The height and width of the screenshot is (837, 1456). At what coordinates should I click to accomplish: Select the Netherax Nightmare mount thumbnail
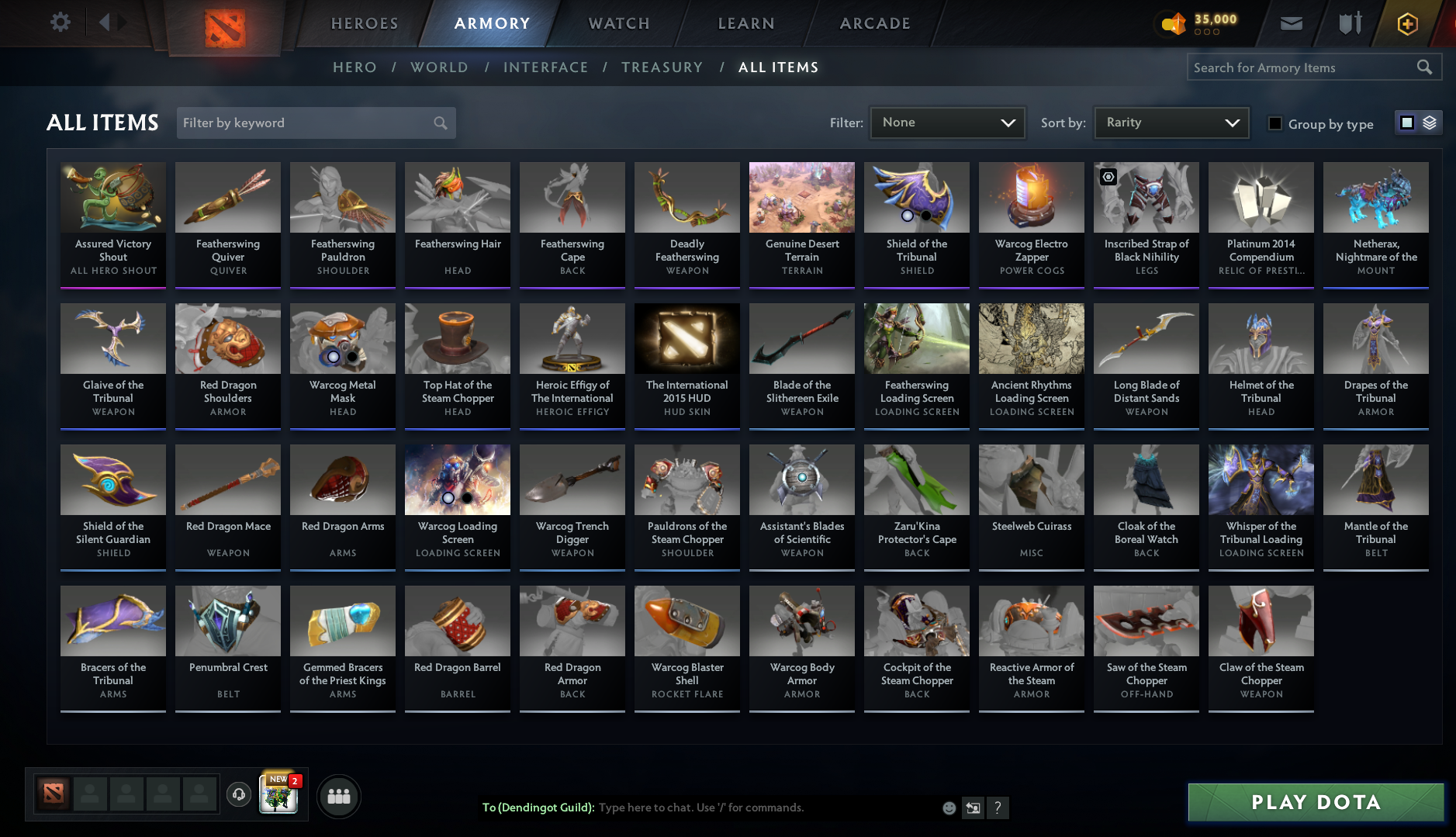click(x=1375, y=198)
